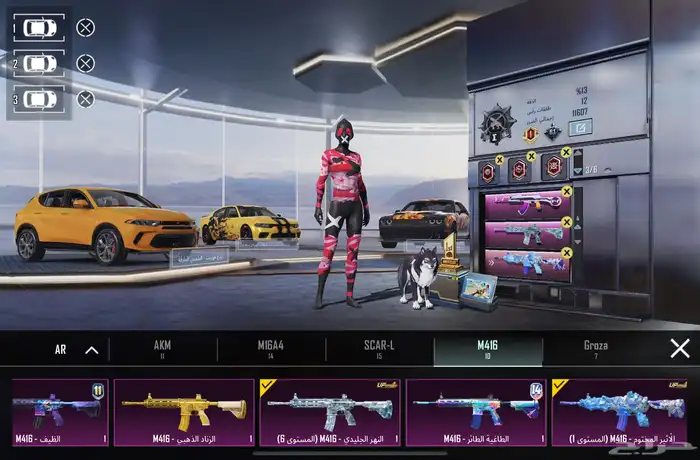Viewport: 700px width, 460px height.
Task: Open the AR weapon category dropdown
Action: point(76,350)
